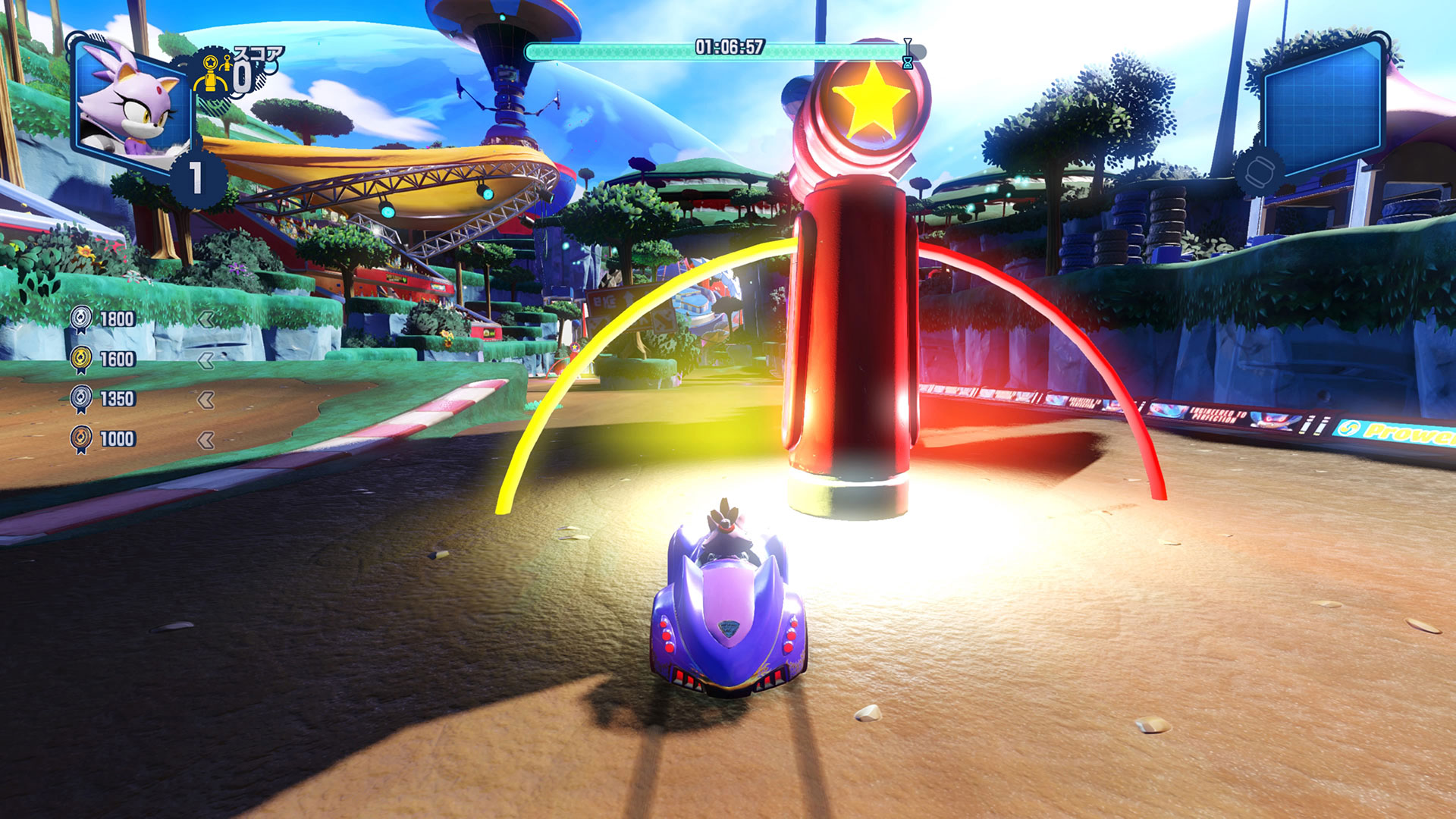This screenshot has height=819, width=1456.
Task: Click the 1000 point medal target
Action: [x=103, y=439]
